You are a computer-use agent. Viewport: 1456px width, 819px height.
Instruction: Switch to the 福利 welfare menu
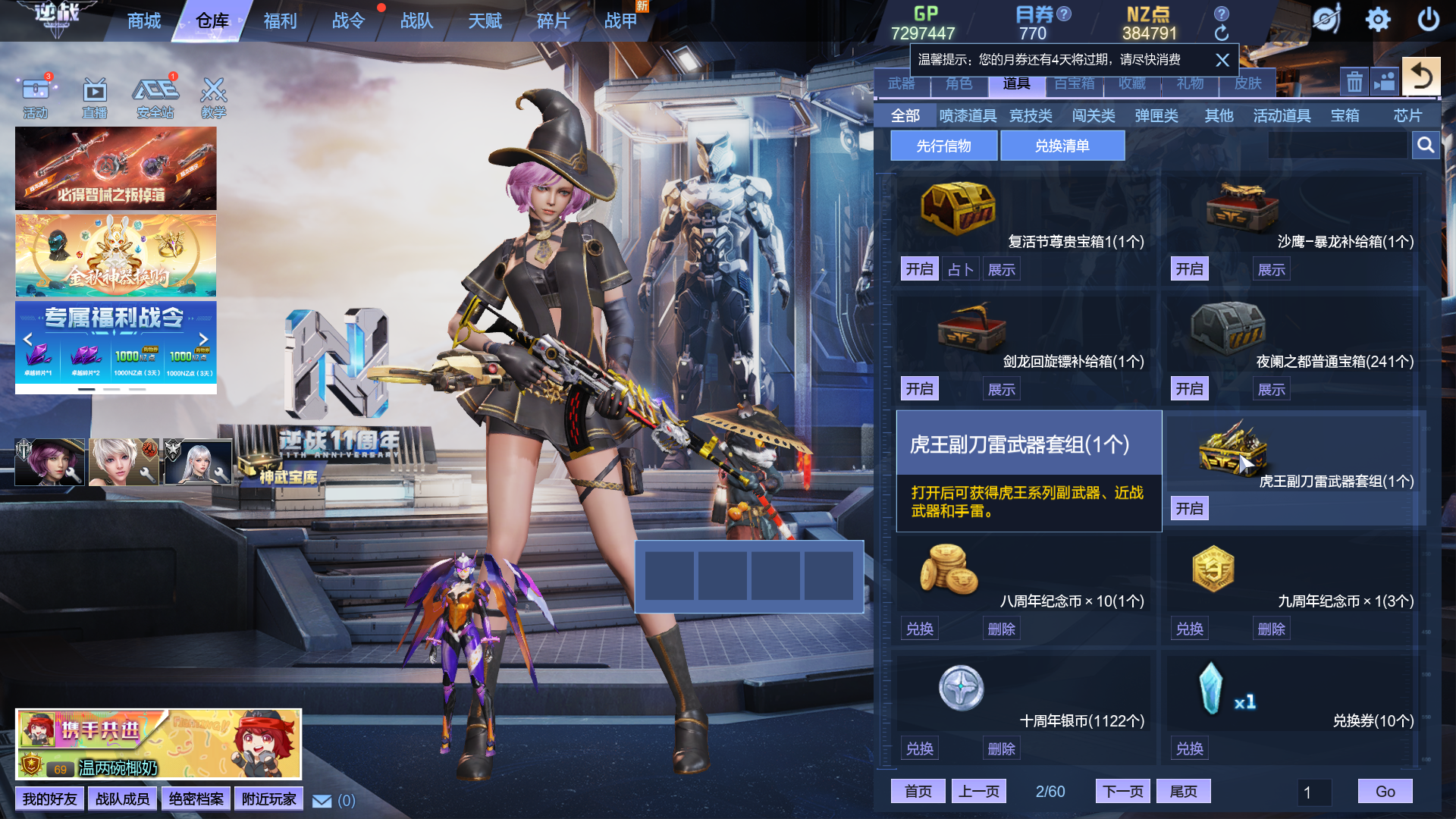280,21
